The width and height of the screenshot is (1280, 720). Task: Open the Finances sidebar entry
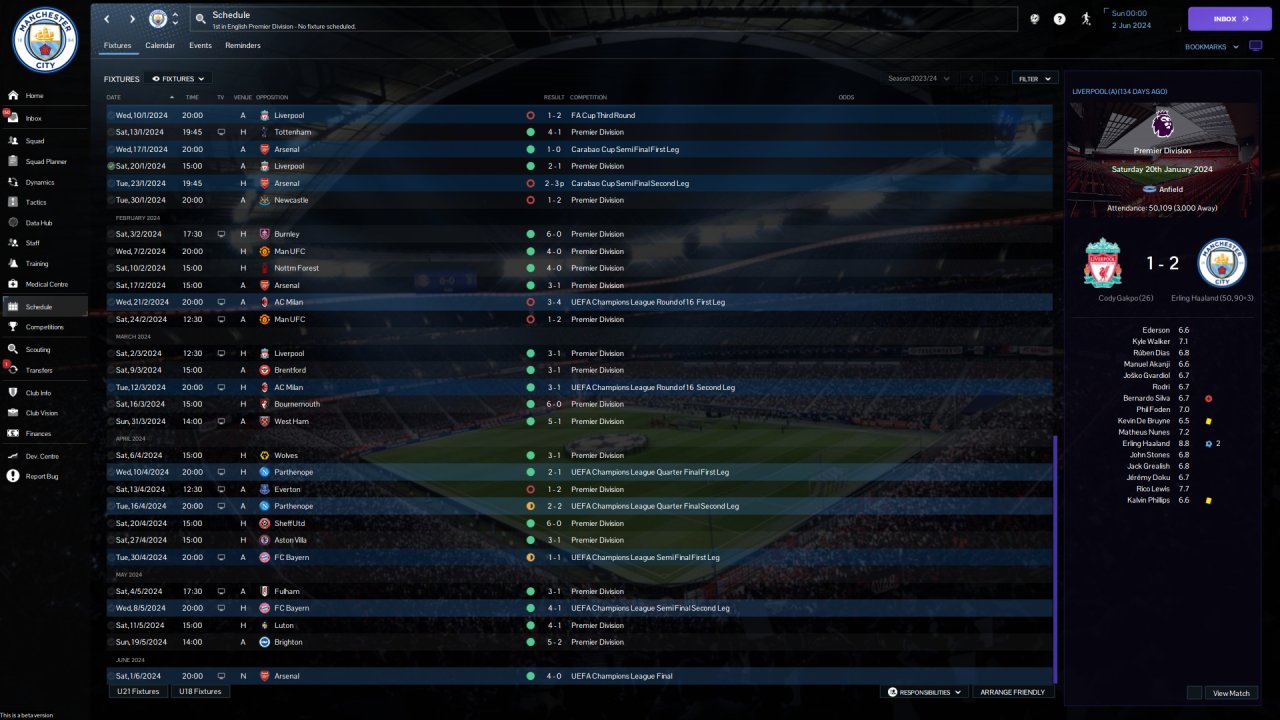[x=39, y=433]
